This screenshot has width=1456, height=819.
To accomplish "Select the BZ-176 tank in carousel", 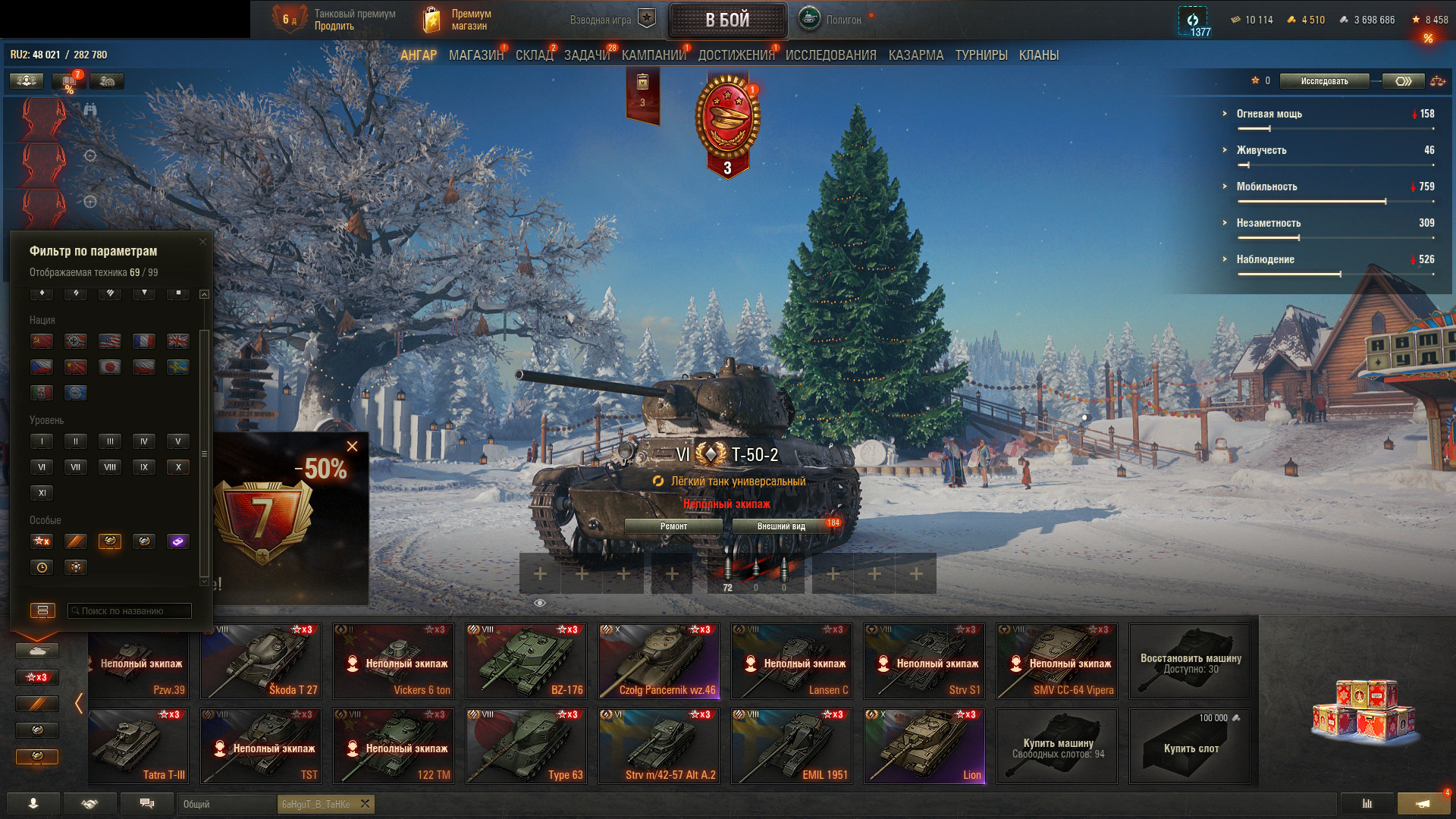I will (x=526, y=661).
